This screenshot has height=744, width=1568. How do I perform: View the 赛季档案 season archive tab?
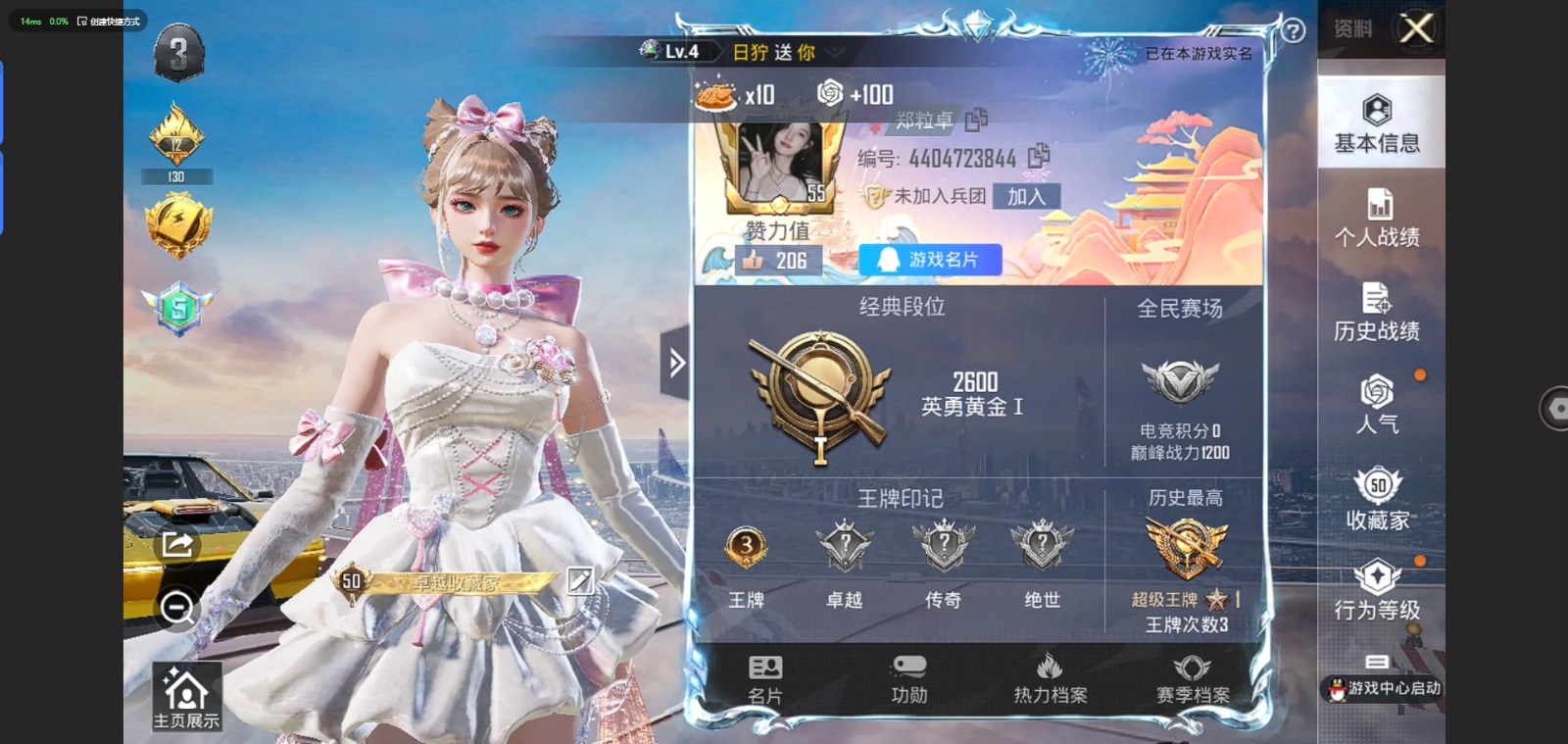click(x=1192, y=679)
